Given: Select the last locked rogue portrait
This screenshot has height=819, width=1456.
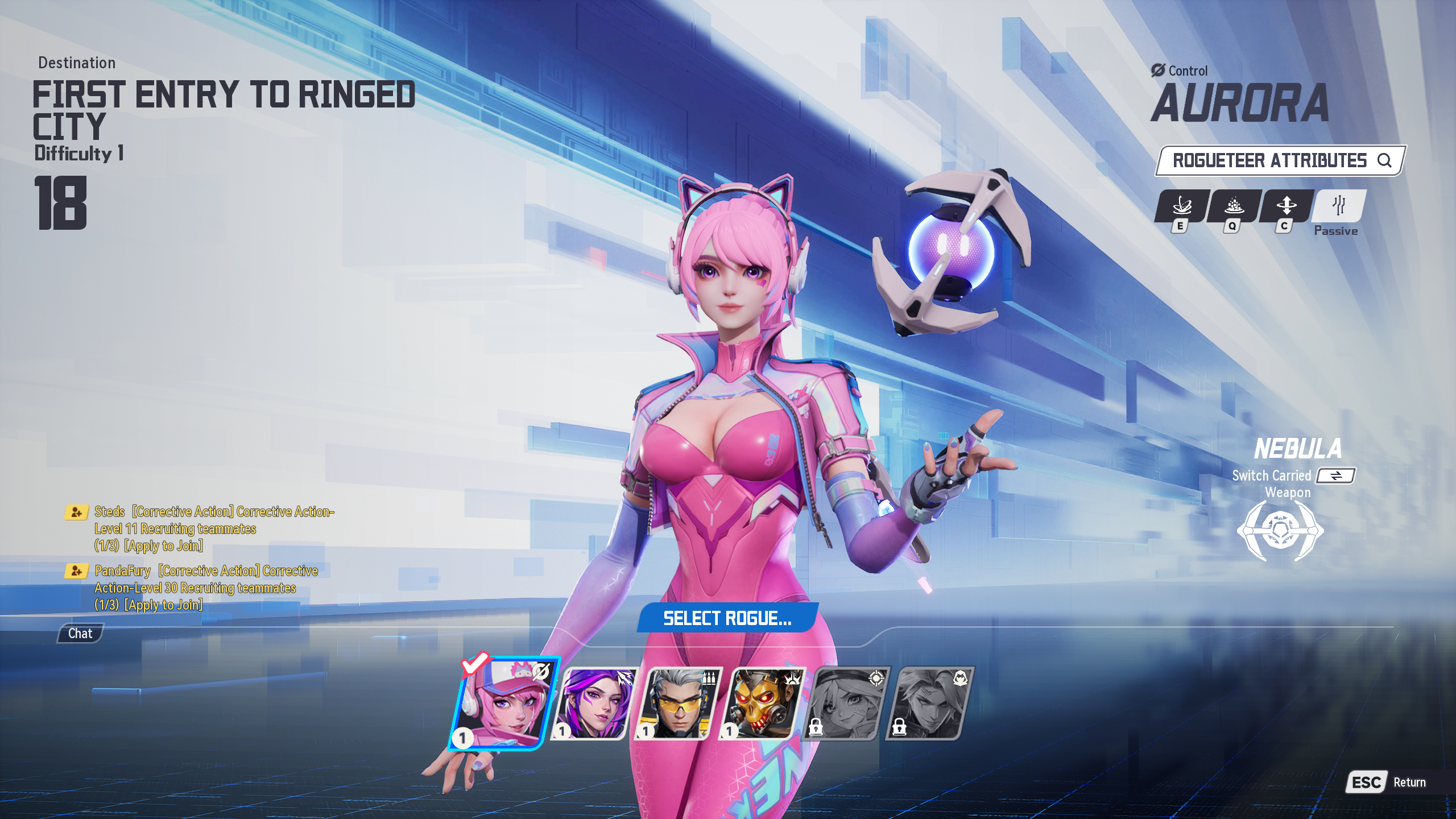Looking at the screenshot, I should click(930, 704).
